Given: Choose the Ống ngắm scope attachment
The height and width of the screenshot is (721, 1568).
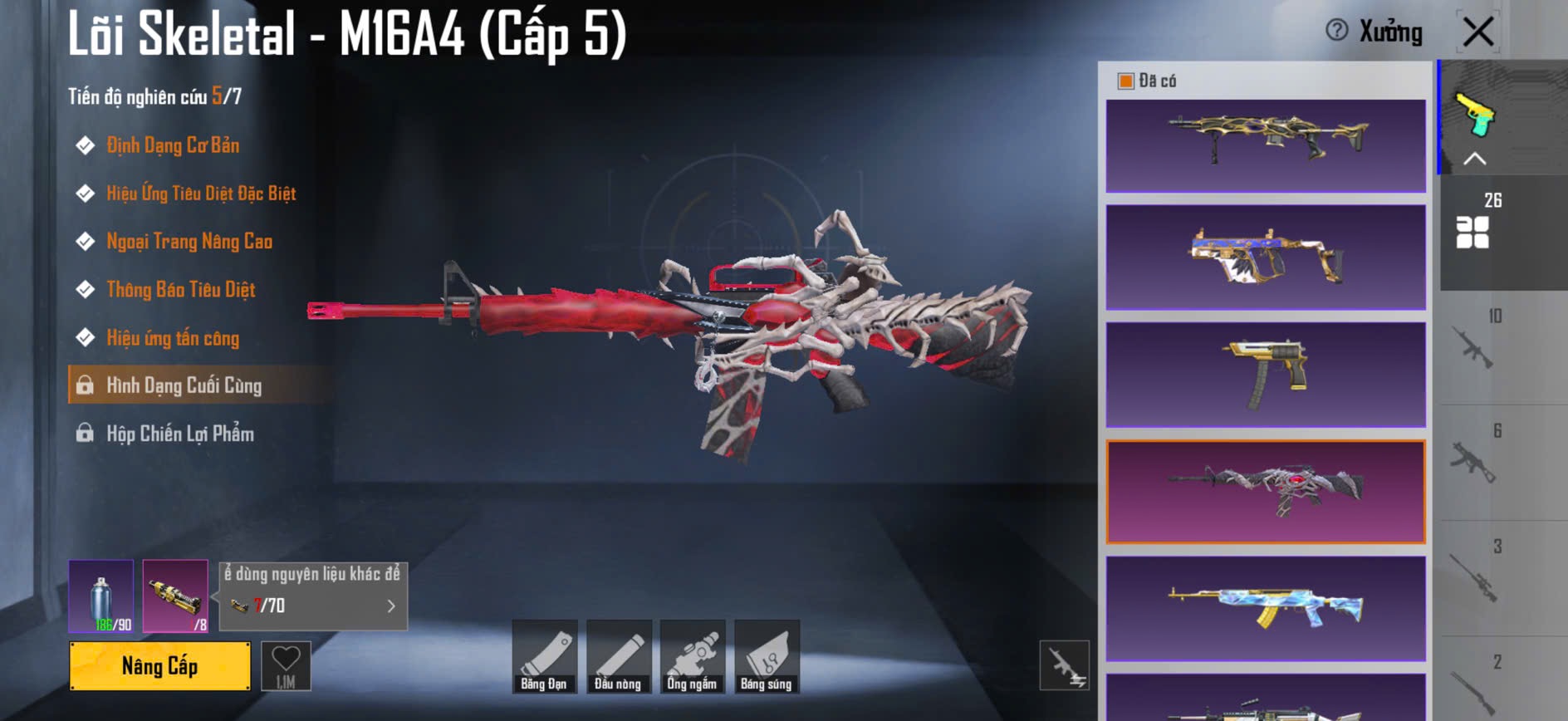Looking at the screenshot, I should pos(692,656).
